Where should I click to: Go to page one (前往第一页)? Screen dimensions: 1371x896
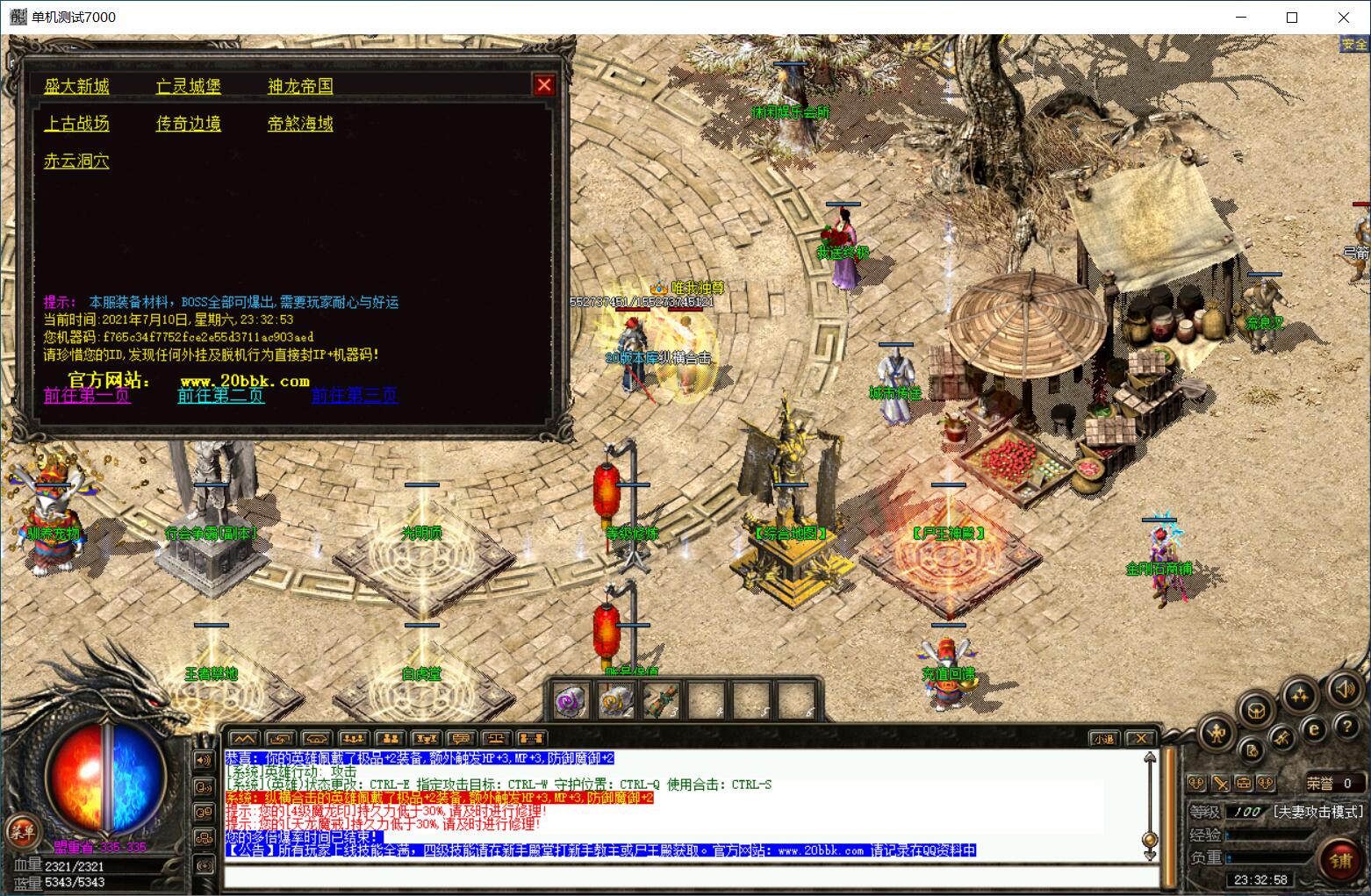87,396
